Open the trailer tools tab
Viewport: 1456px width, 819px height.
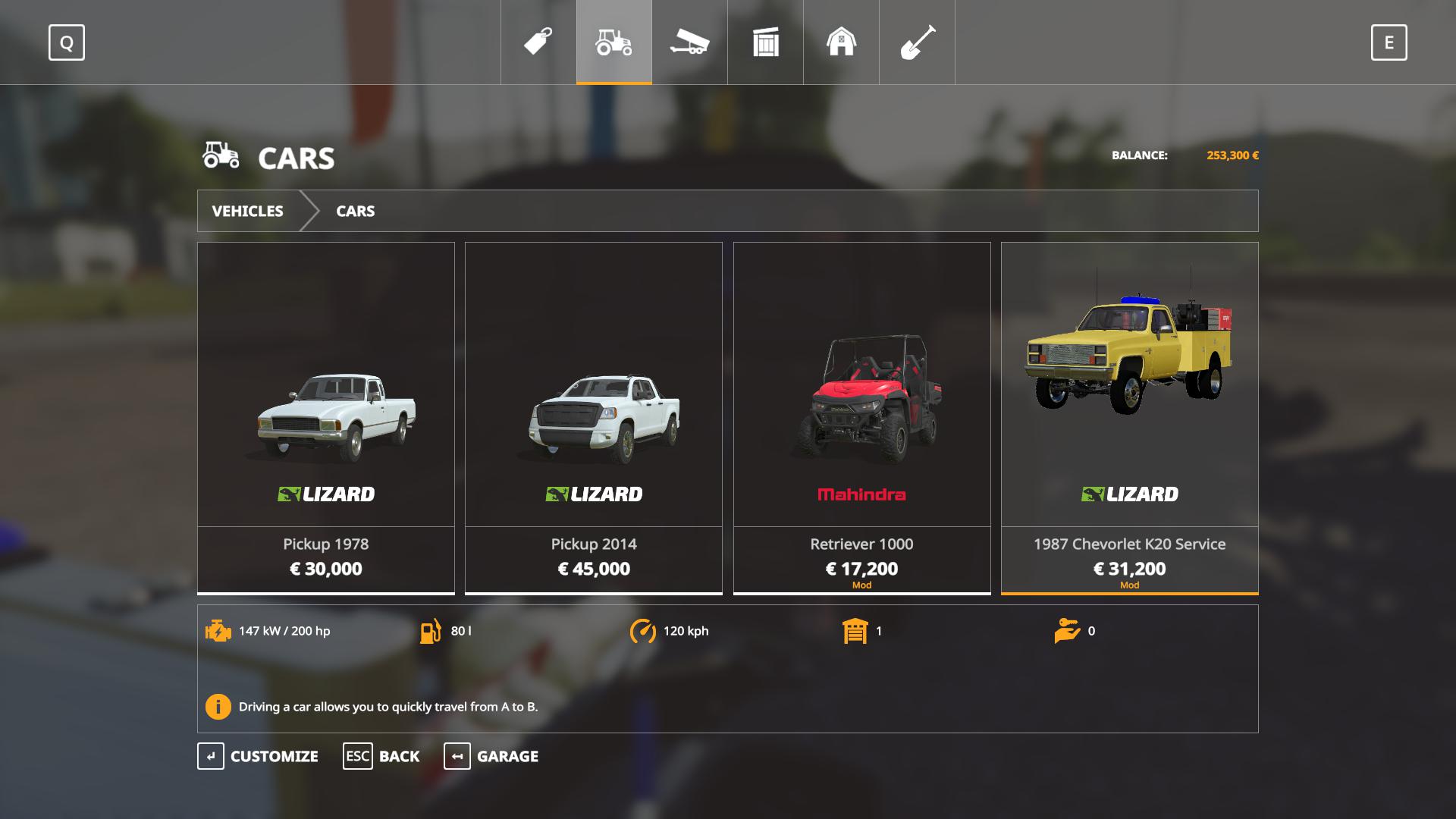pos(689,42)
